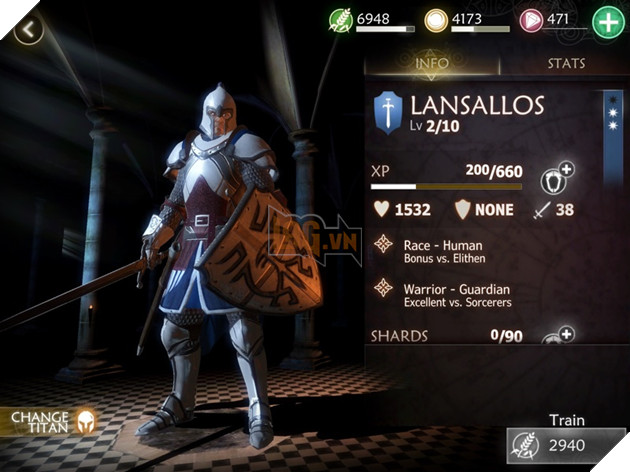Screen dimensions: 630x472
Task: Select the Info tab
Action: point(433,65)
